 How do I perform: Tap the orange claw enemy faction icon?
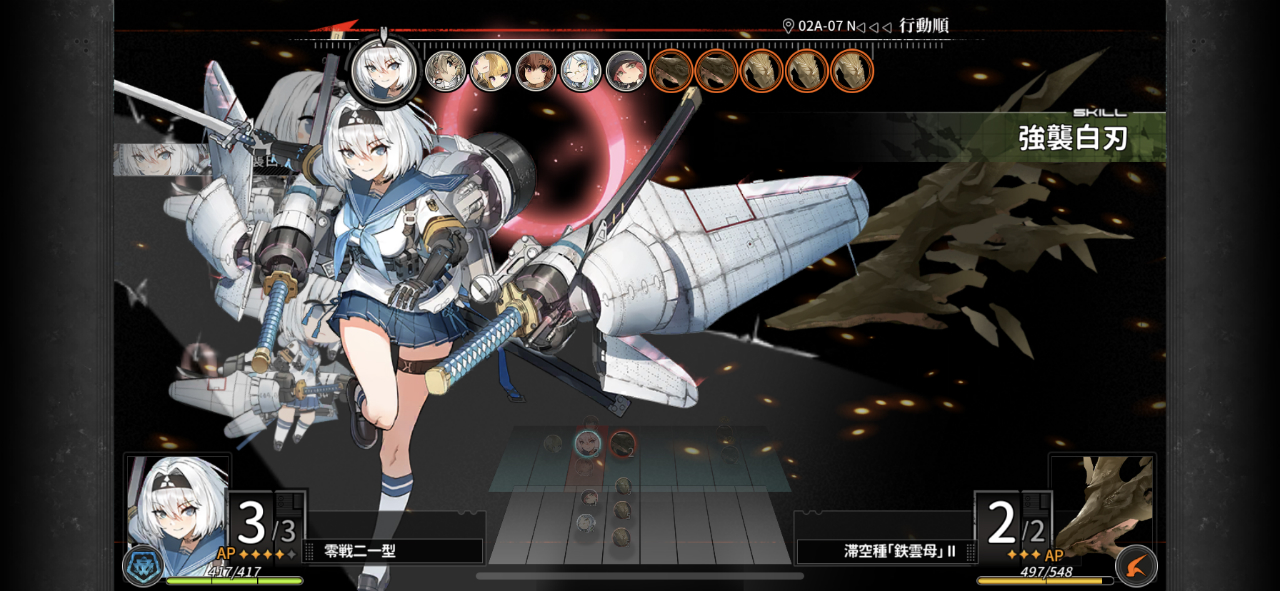pyautogui.click(x=1136, y=566)
